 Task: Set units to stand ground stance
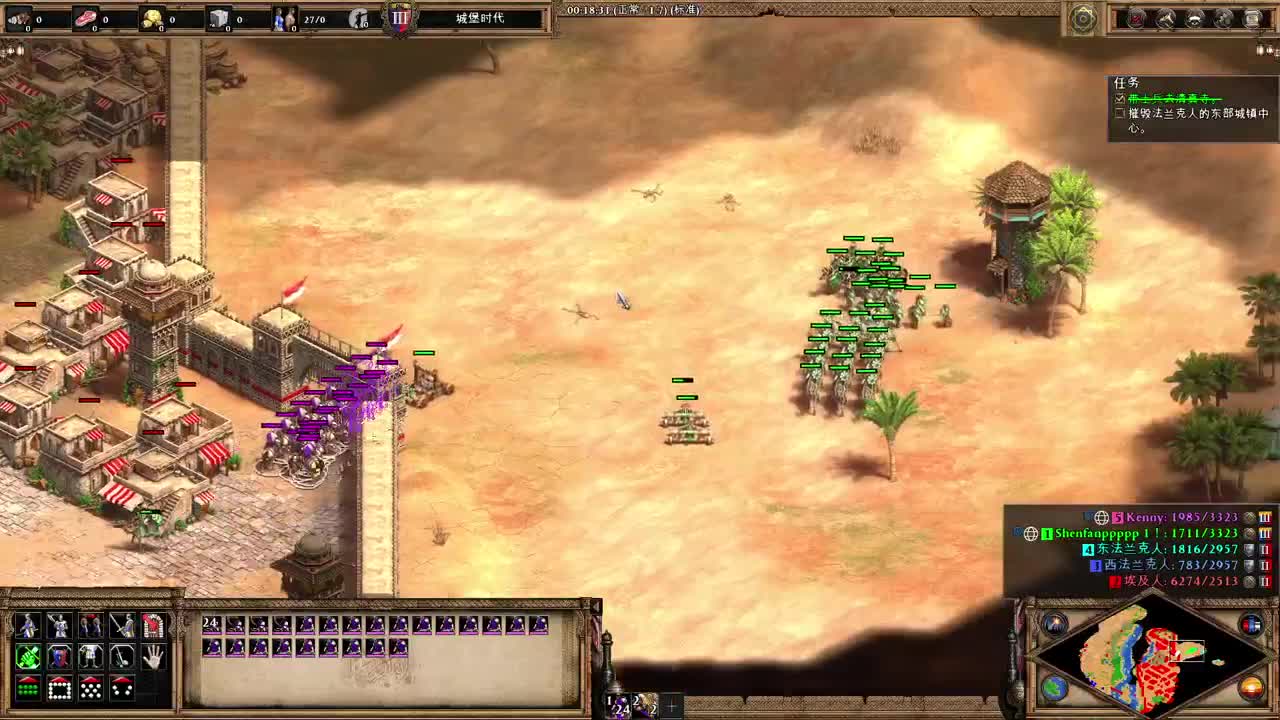(x=91, y=656)
